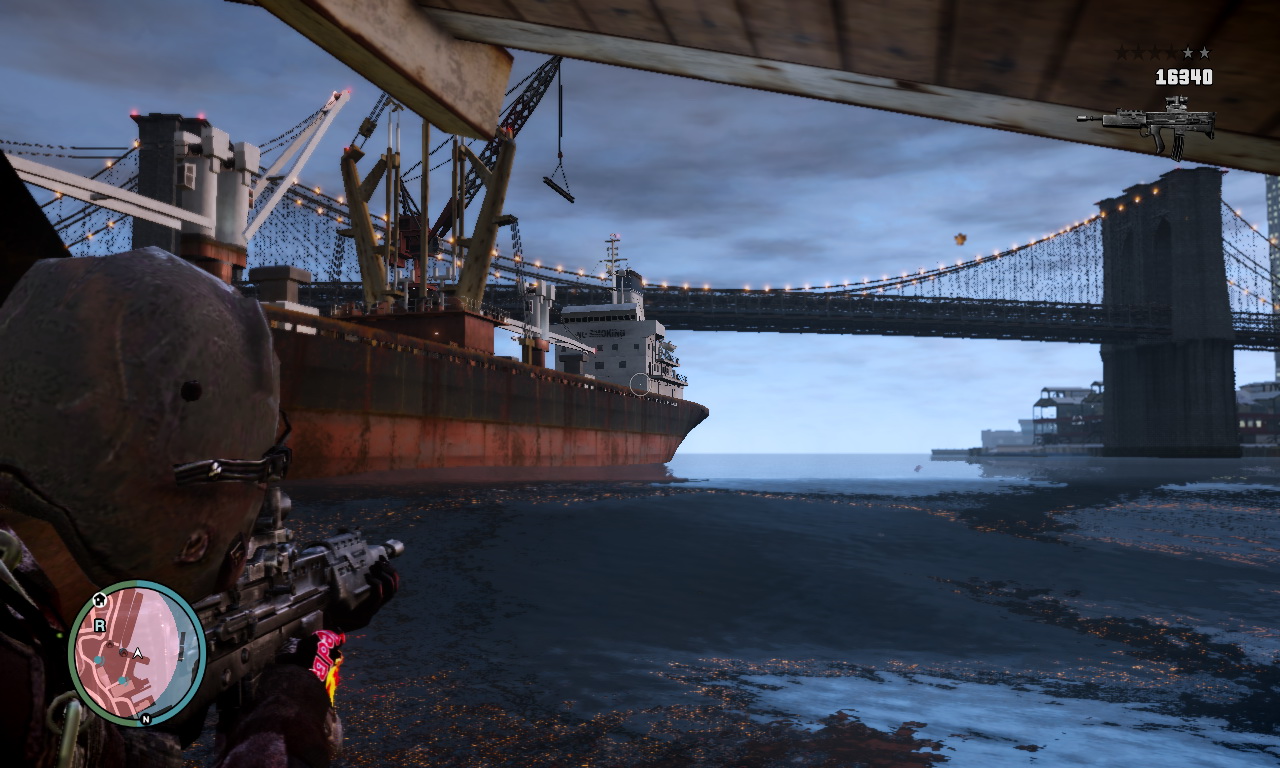Select the white player arrow on the minimap
Viewport: 1280px width, 768px height.
point(139,653)
